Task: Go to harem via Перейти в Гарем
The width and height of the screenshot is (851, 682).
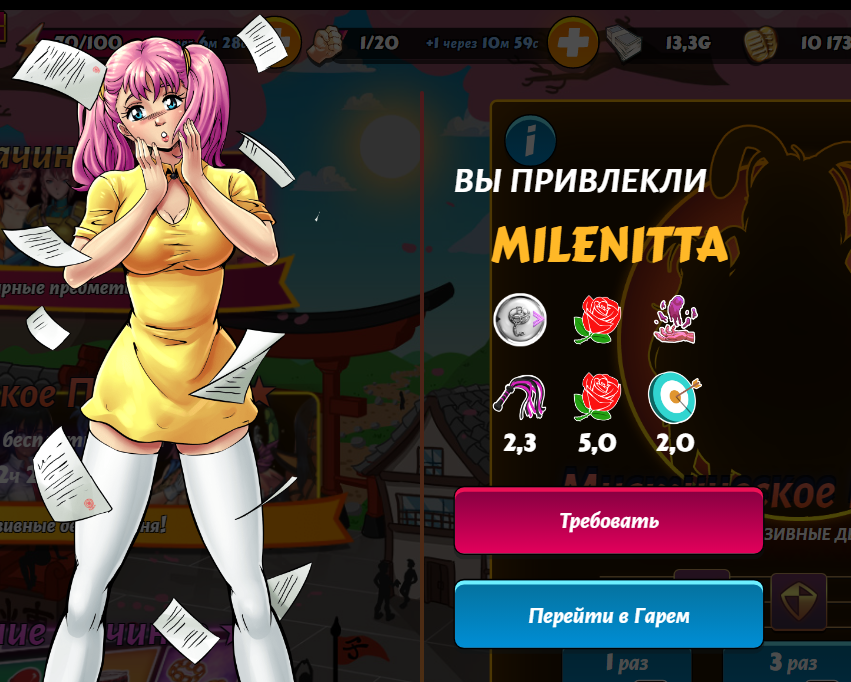Action: click(x=608, y=615)
